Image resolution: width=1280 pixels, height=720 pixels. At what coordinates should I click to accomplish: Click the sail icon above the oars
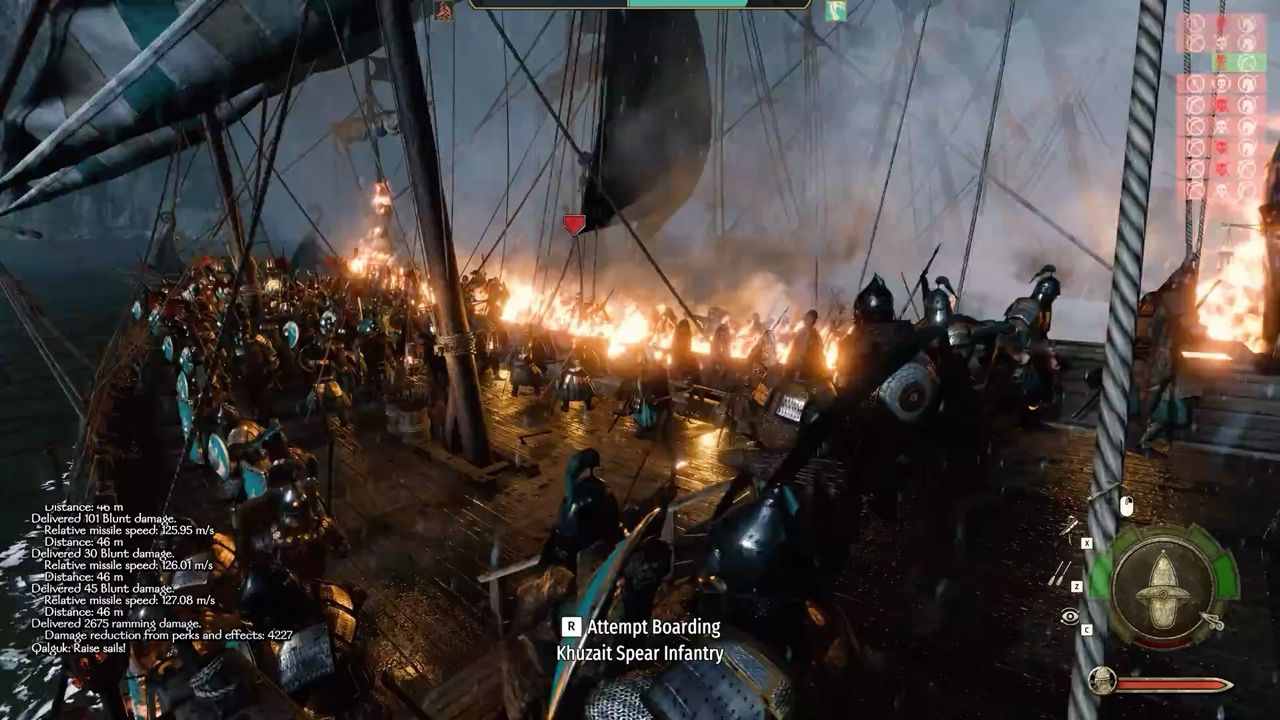click(x=1070, y=527)
